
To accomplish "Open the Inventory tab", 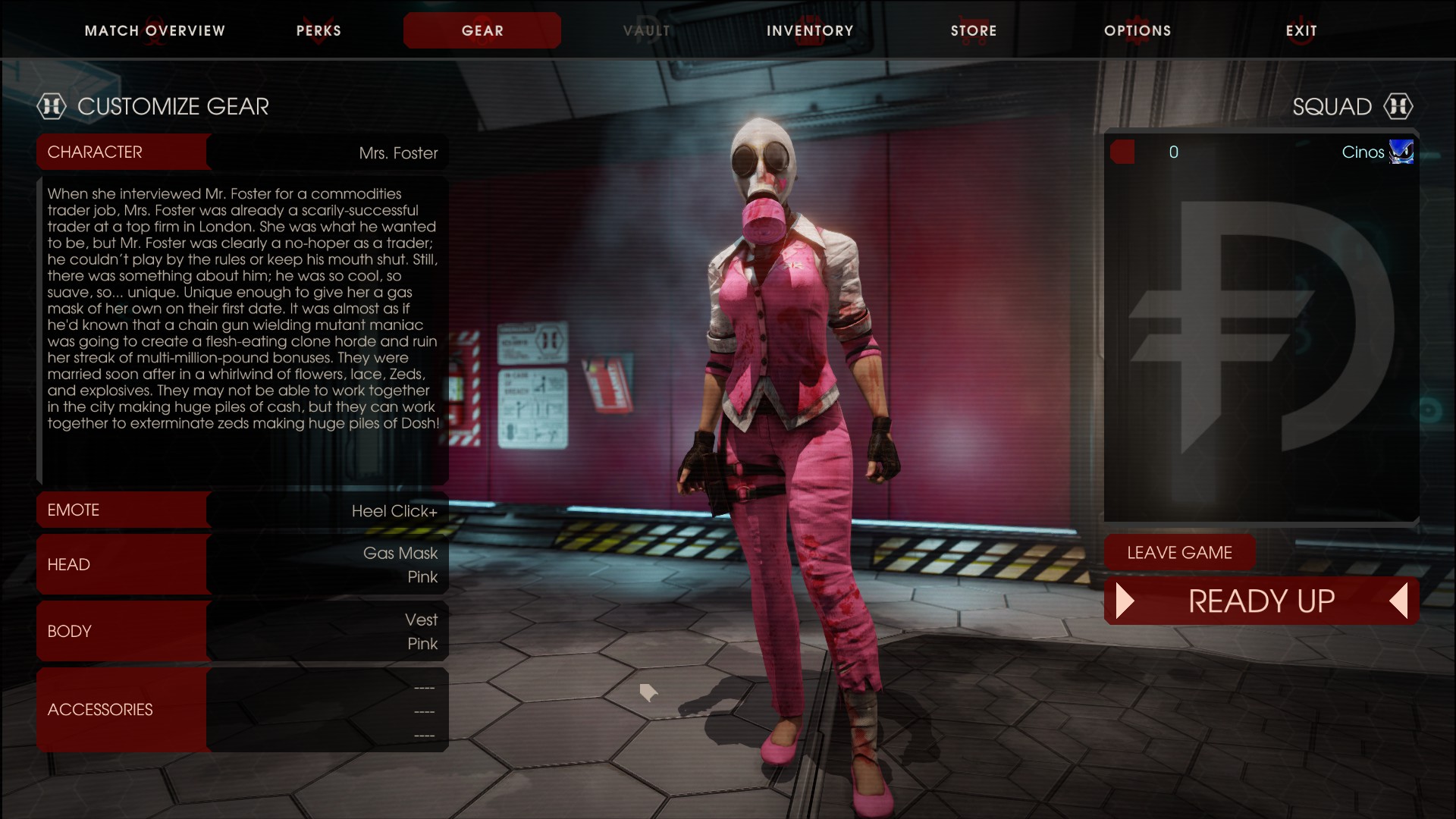I will point(810,31).
